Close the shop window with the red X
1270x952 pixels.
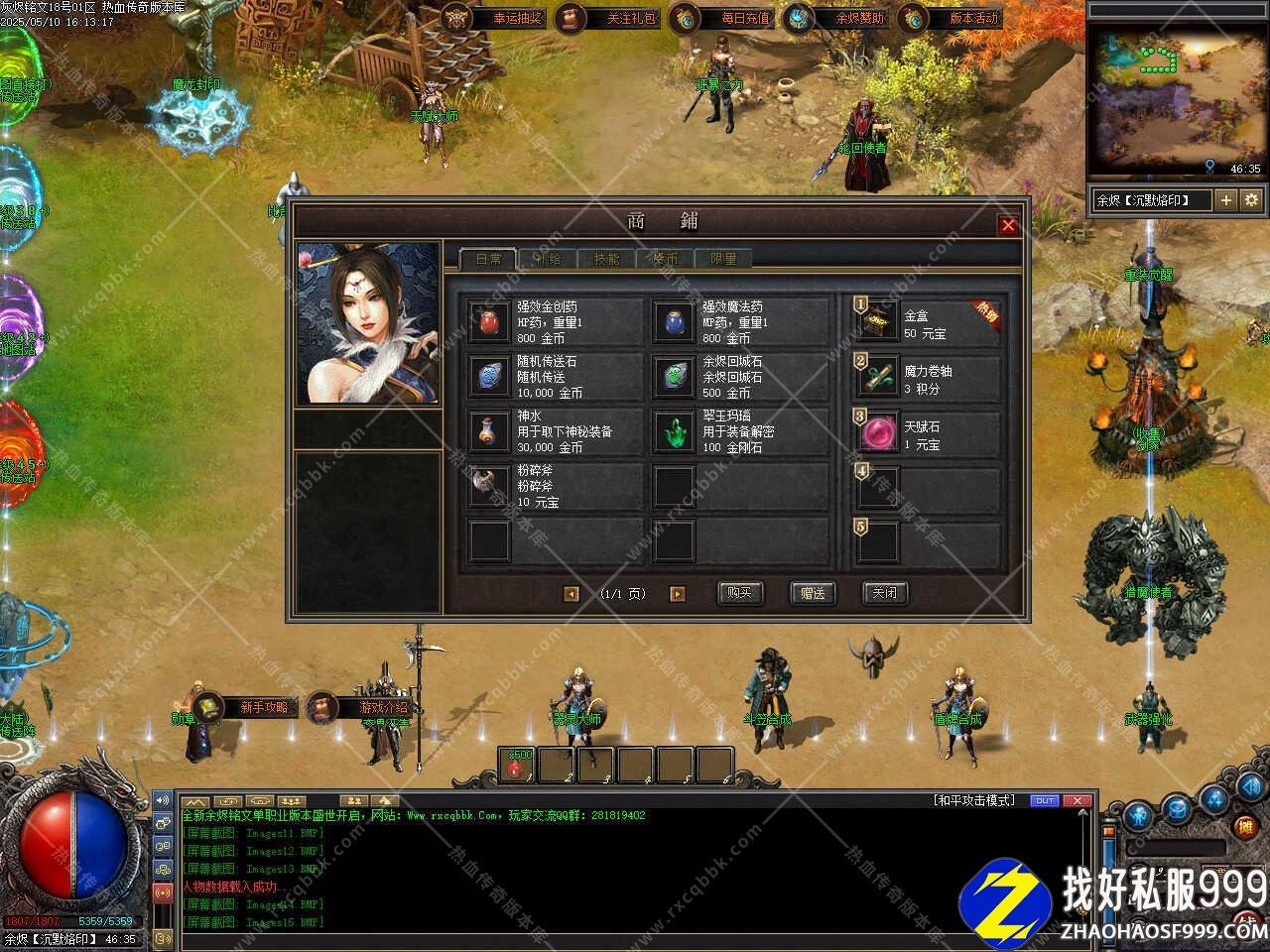pos(1008,225)
